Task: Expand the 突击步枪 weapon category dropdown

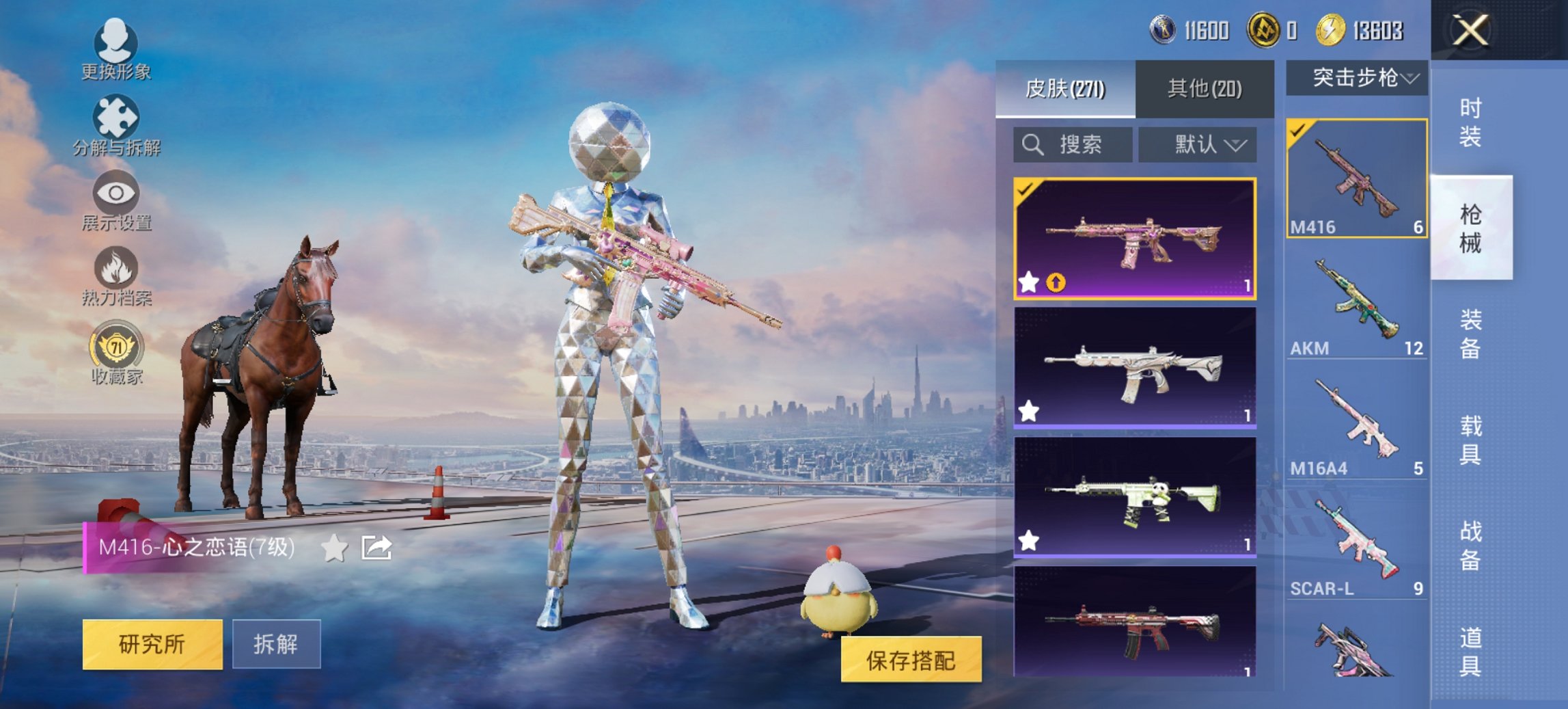Action: pyautogui.click(x=1356, y=77)
